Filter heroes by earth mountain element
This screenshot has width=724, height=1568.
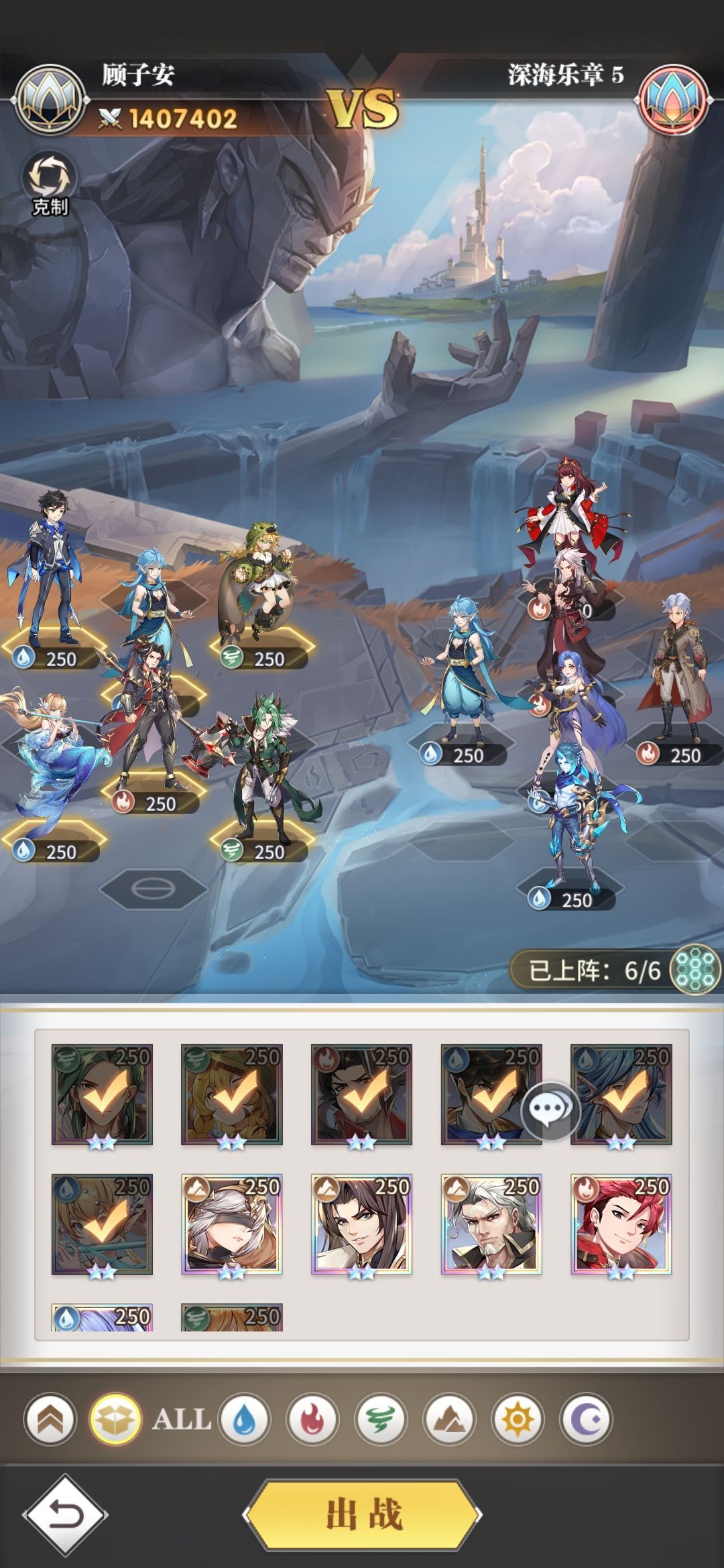point(448,1419)
